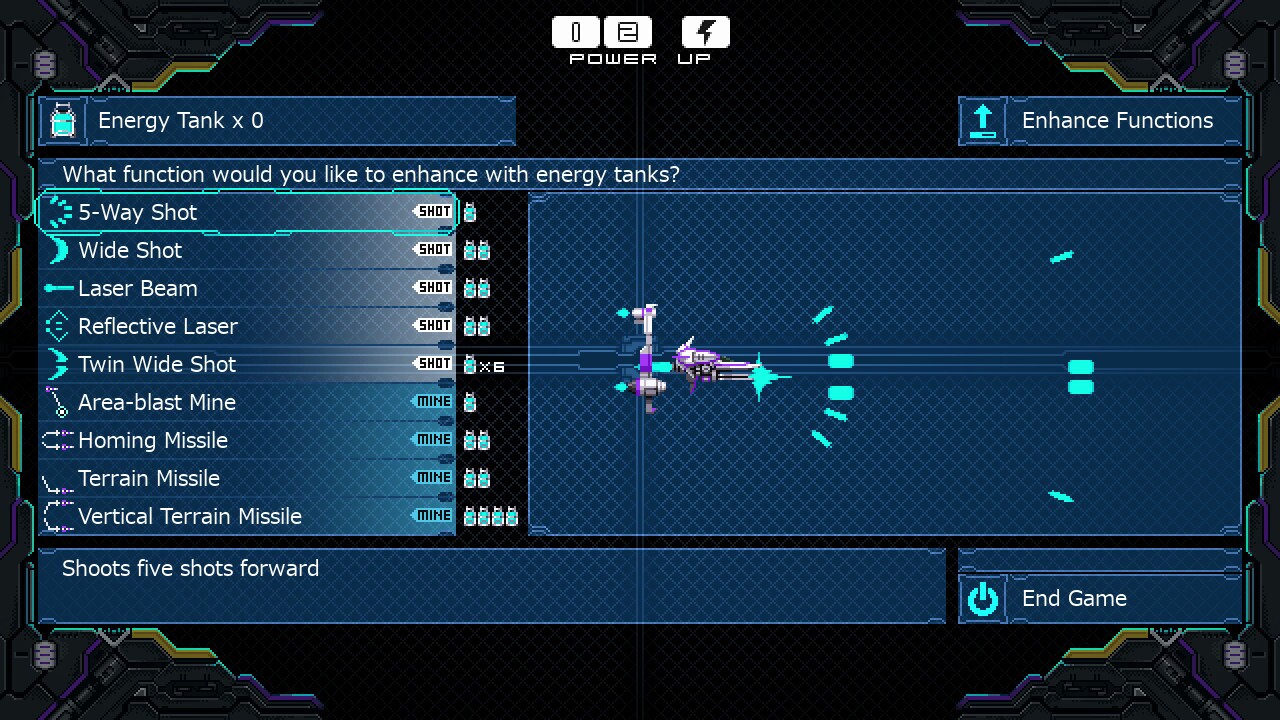The height and width of the screenshot is (720, 1280).
Task: Click the Terrain Missile icon
Action: tap(58, 478)
